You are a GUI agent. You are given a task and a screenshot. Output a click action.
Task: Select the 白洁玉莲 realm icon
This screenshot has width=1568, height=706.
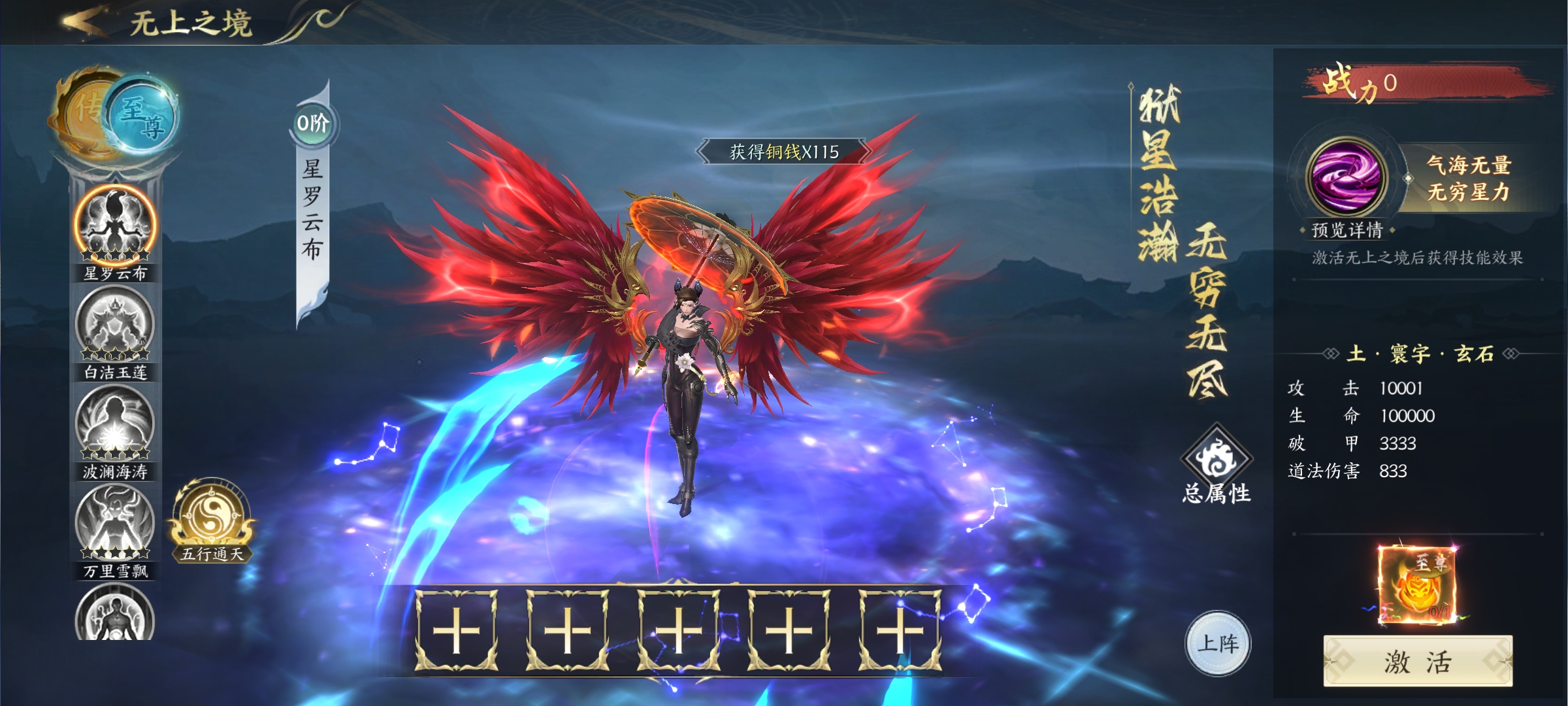coord(115,325)
